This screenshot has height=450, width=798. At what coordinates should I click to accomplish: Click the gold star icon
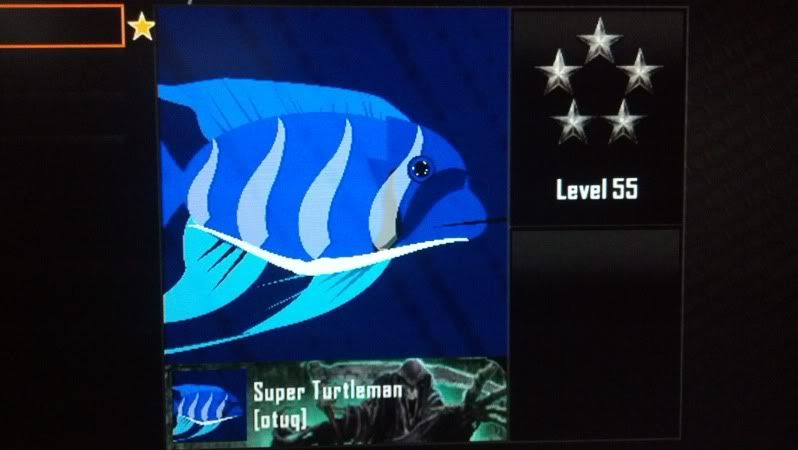click(142, 27)
